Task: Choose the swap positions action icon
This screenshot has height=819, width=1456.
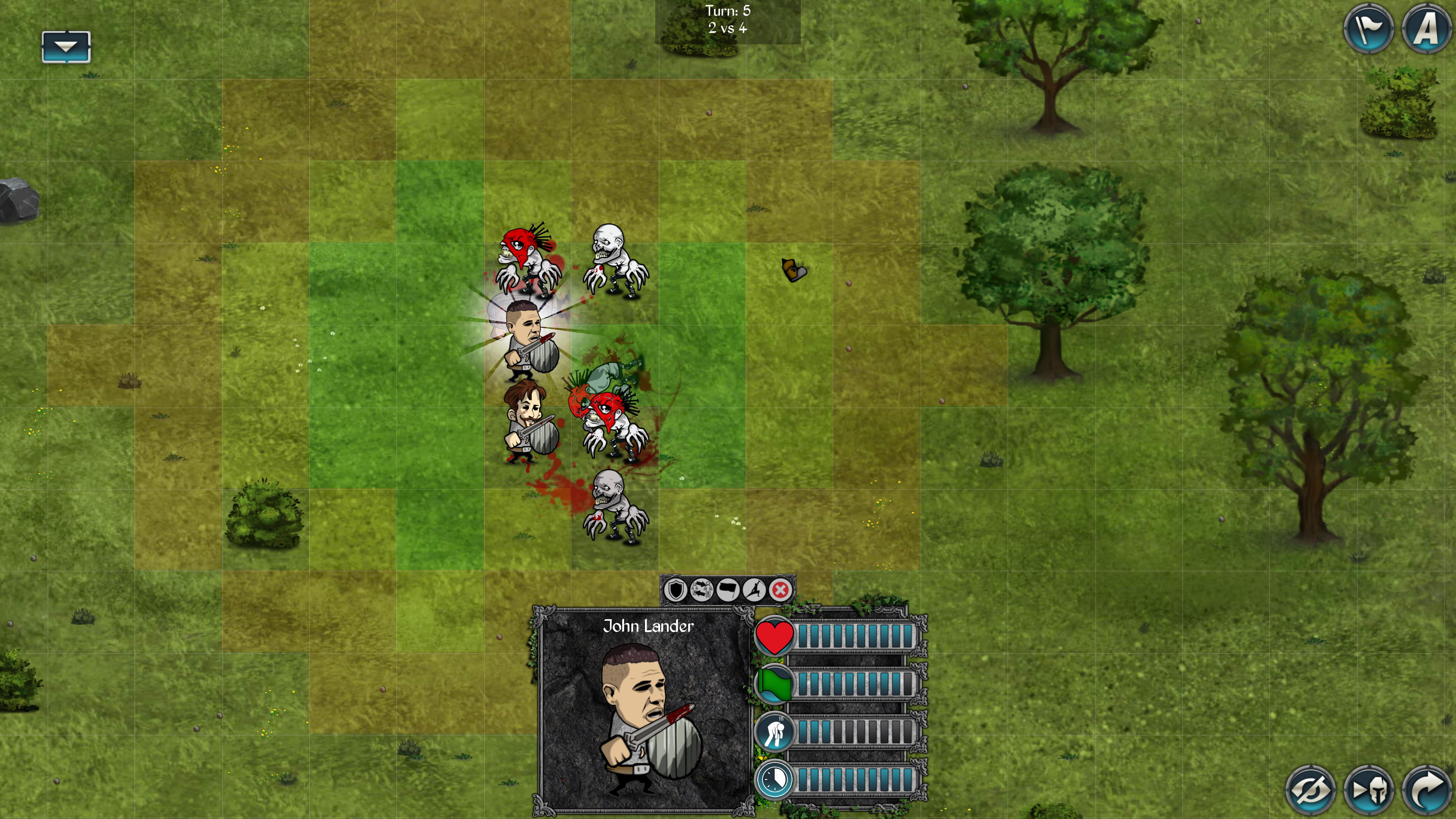Action: pyautogui.click(x=701, y=590)
